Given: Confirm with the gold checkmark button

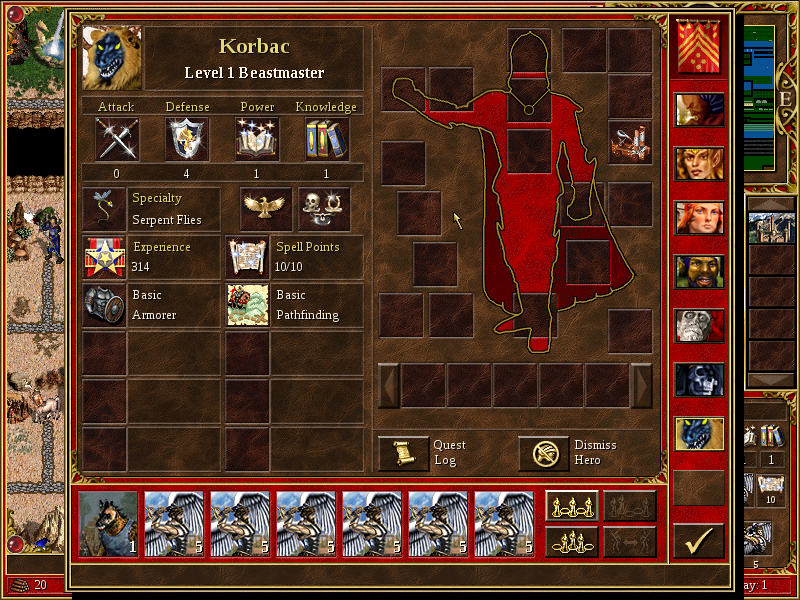Looking at the screenshot, I should 698,541.
